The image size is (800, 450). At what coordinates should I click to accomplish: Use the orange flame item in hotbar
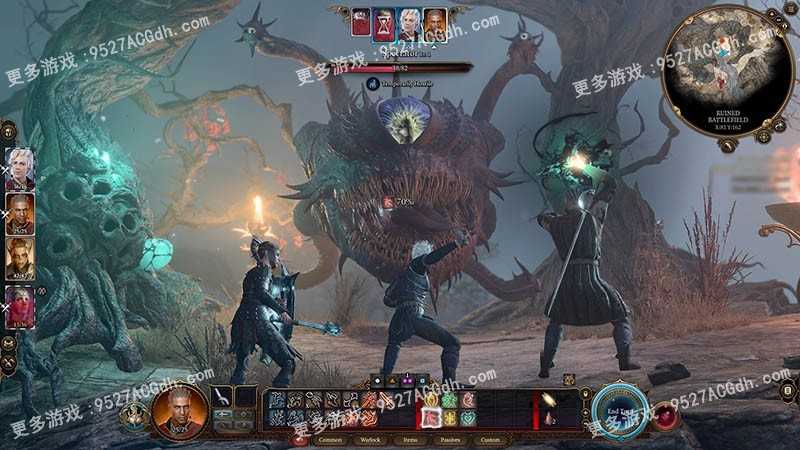[548, 400]
